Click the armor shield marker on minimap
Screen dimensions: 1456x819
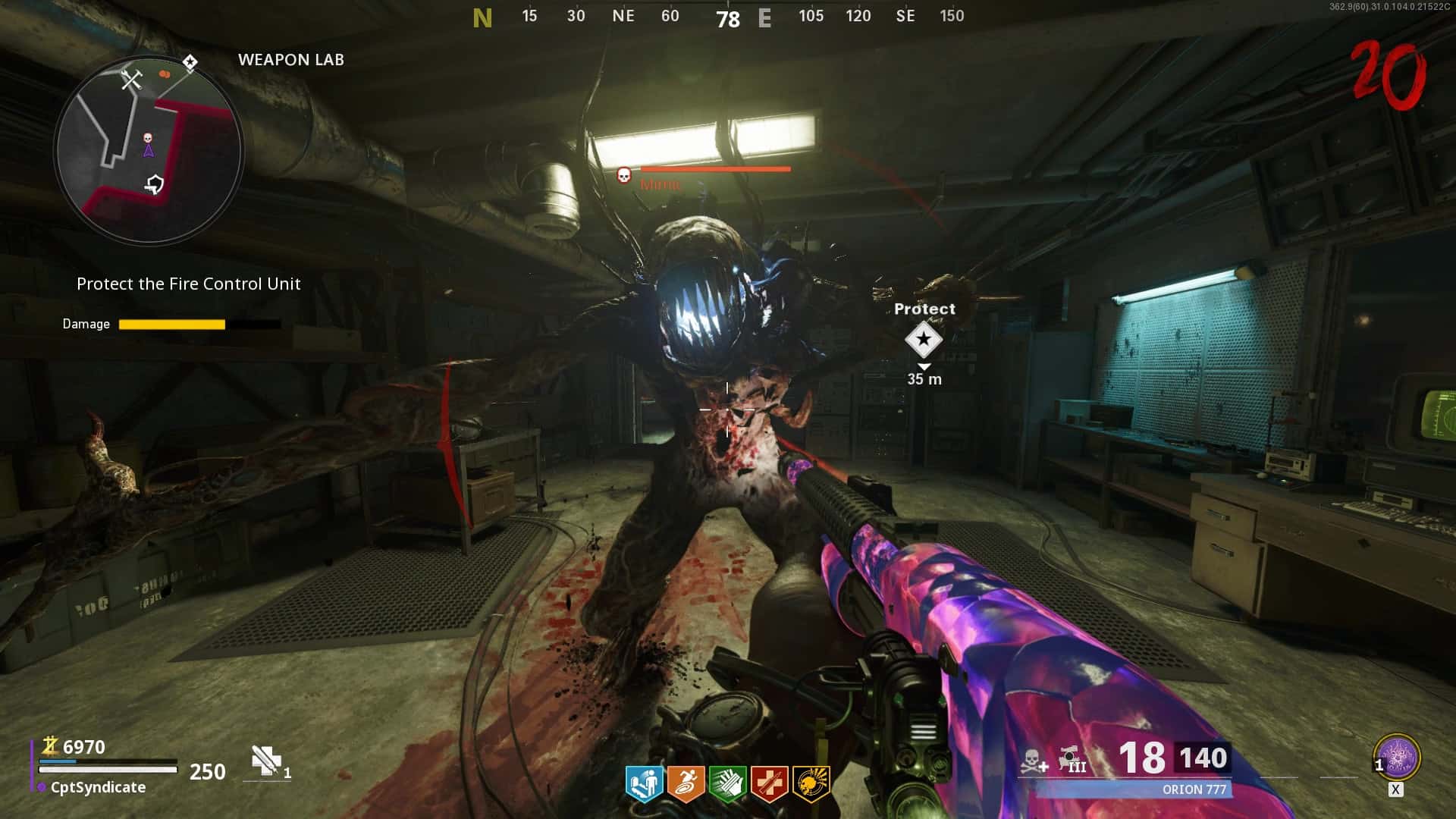155,184
